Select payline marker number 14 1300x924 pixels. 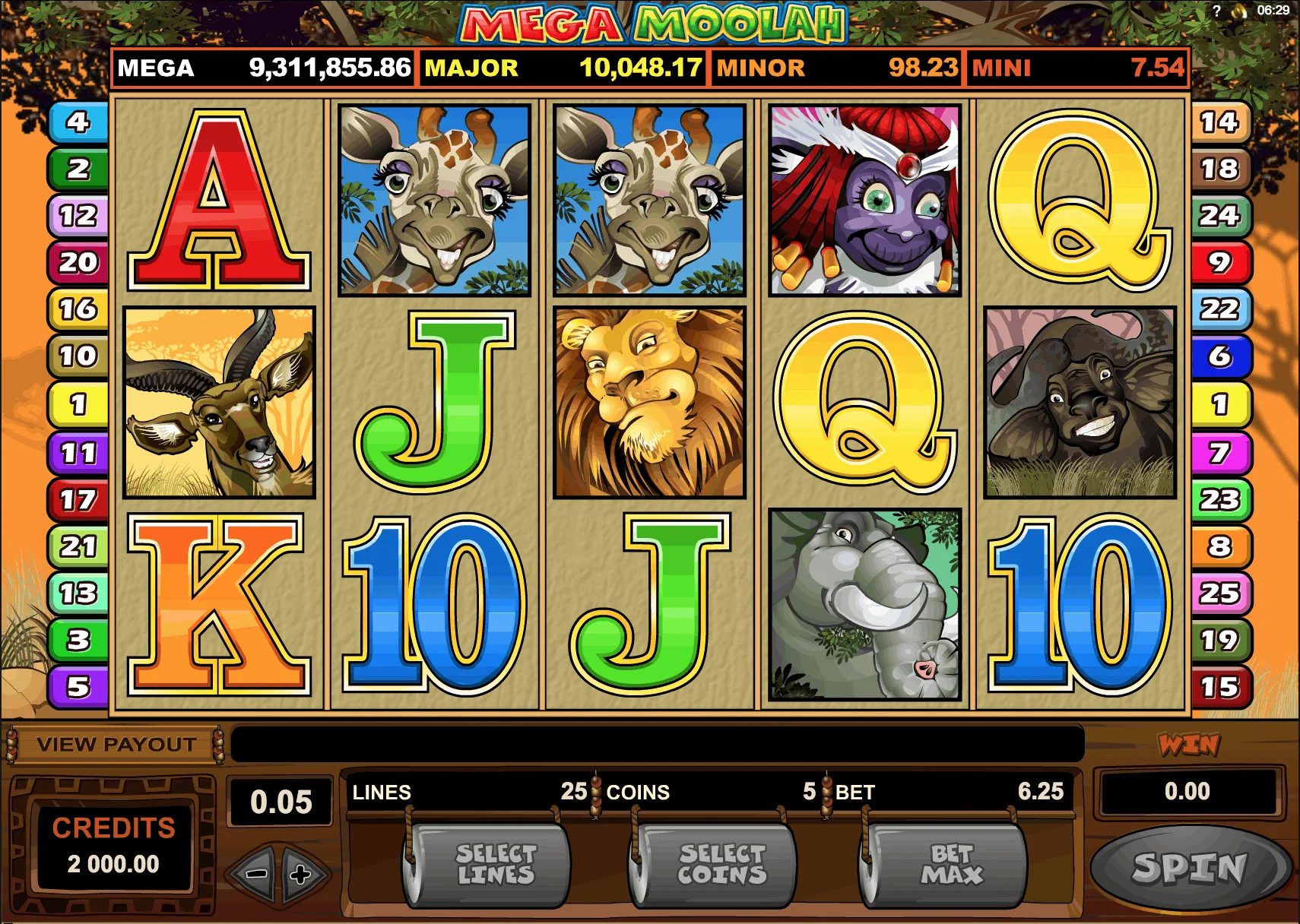pos(1219,122)
